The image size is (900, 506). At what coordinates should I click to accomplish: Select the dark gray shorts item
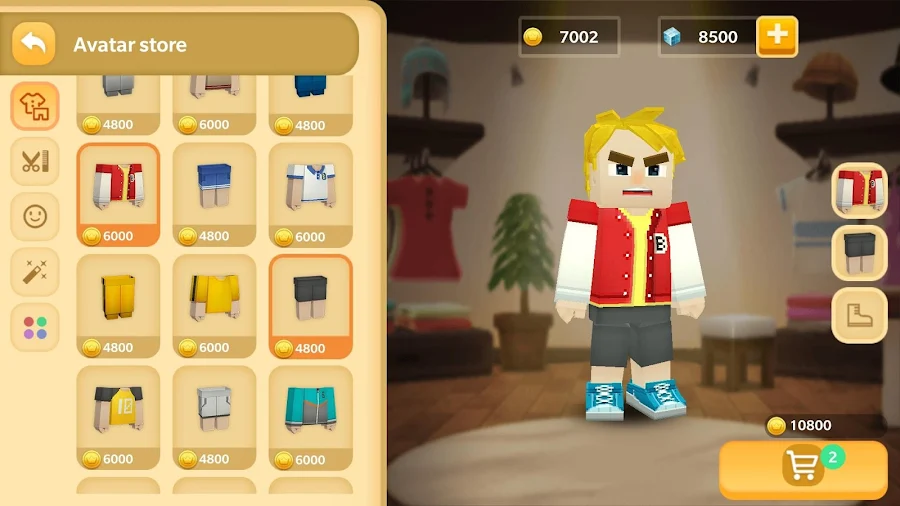tap(310, 305)
